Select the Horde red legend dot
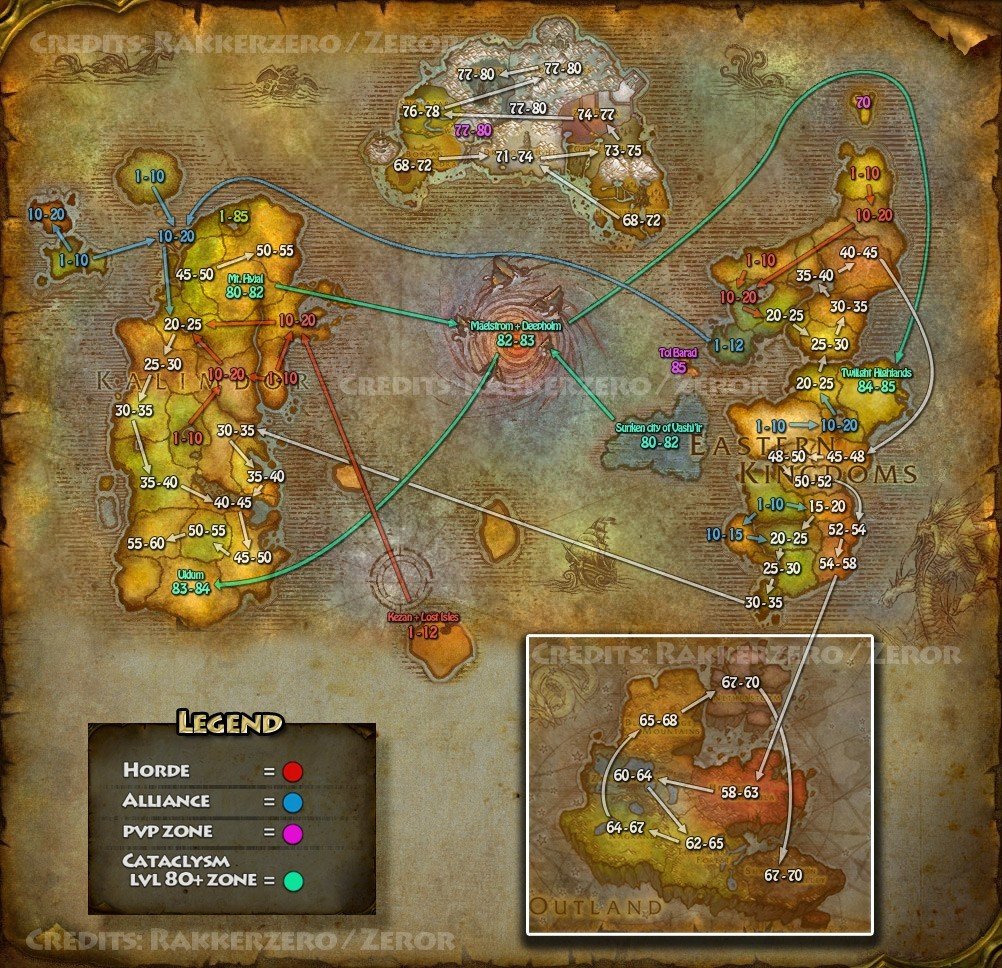The height and width of the screenshot is (968, 1002). tap(292, 771)
